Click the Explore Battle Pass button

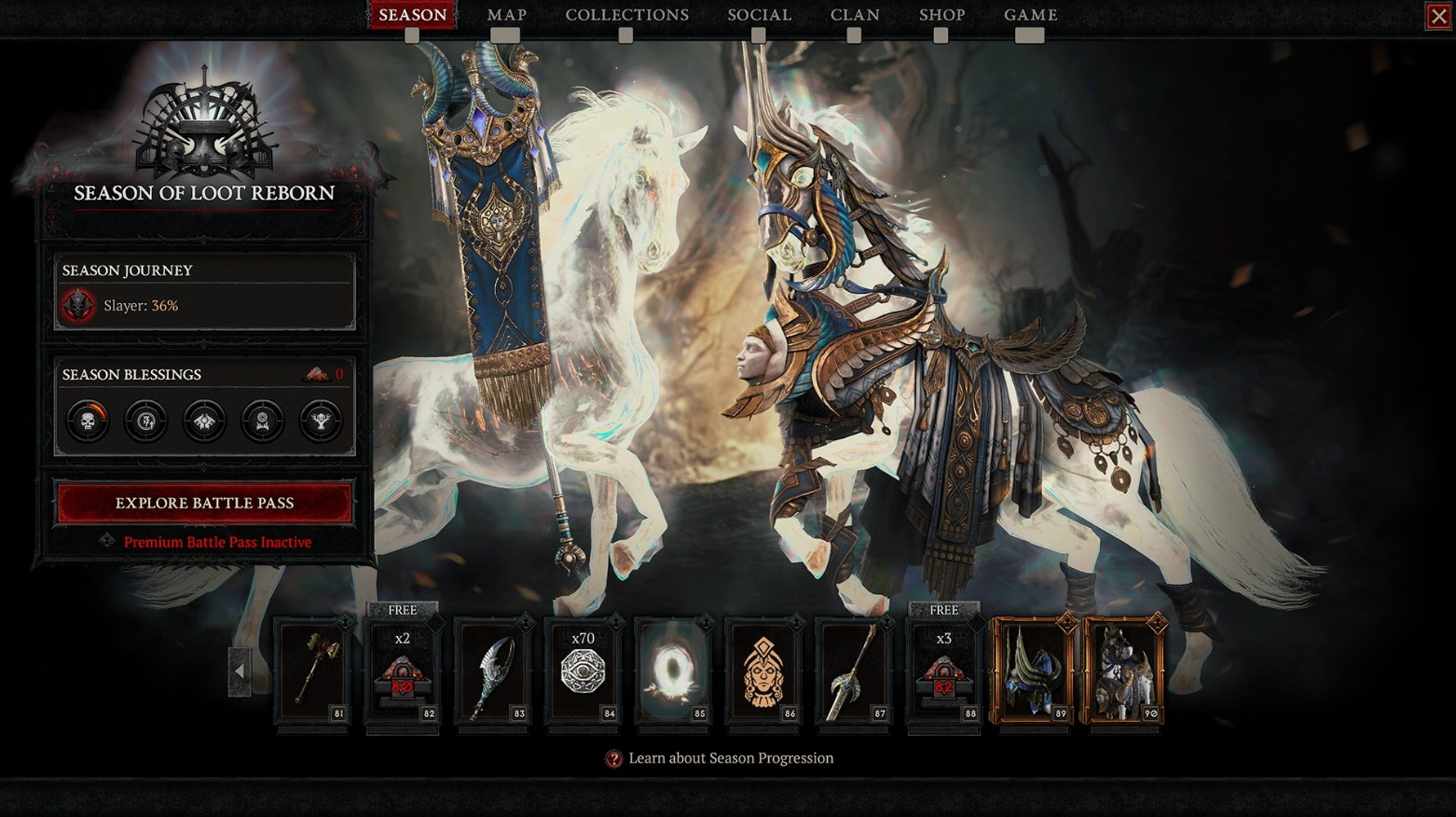[x=204, y=503]
